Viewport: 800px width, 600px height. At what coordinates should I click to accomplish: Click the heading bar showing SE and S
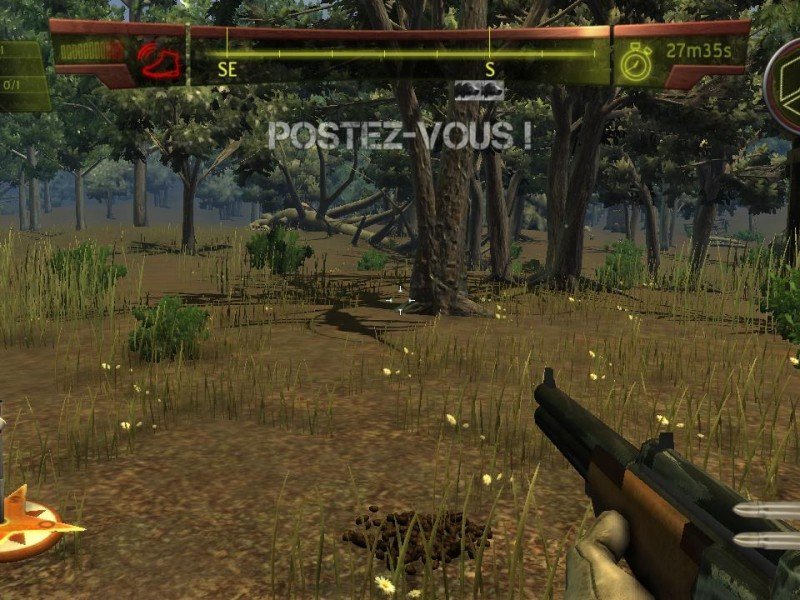tap(400, 55)
